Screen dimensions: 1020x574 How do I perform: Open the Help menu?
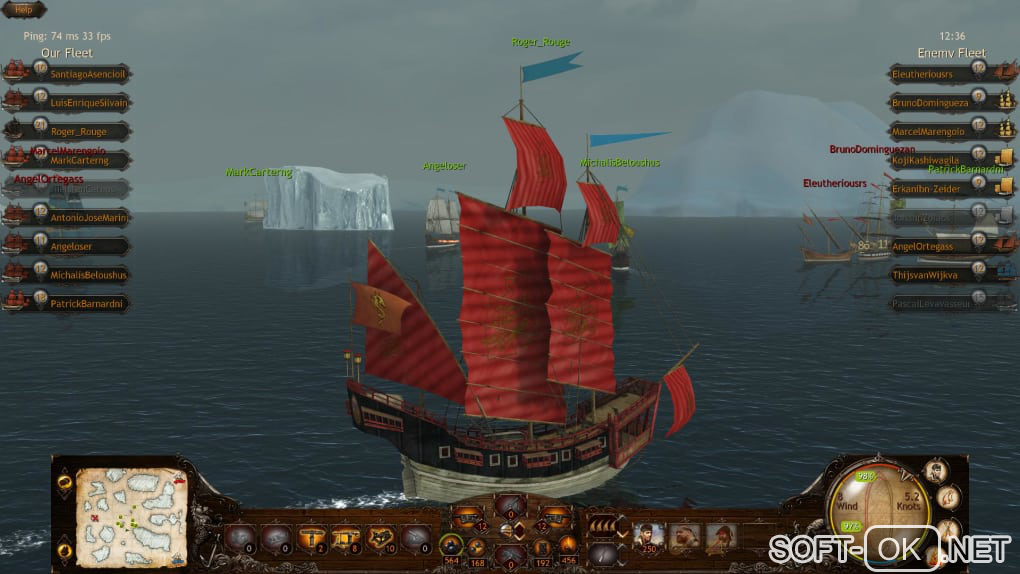tap(23, 9)
